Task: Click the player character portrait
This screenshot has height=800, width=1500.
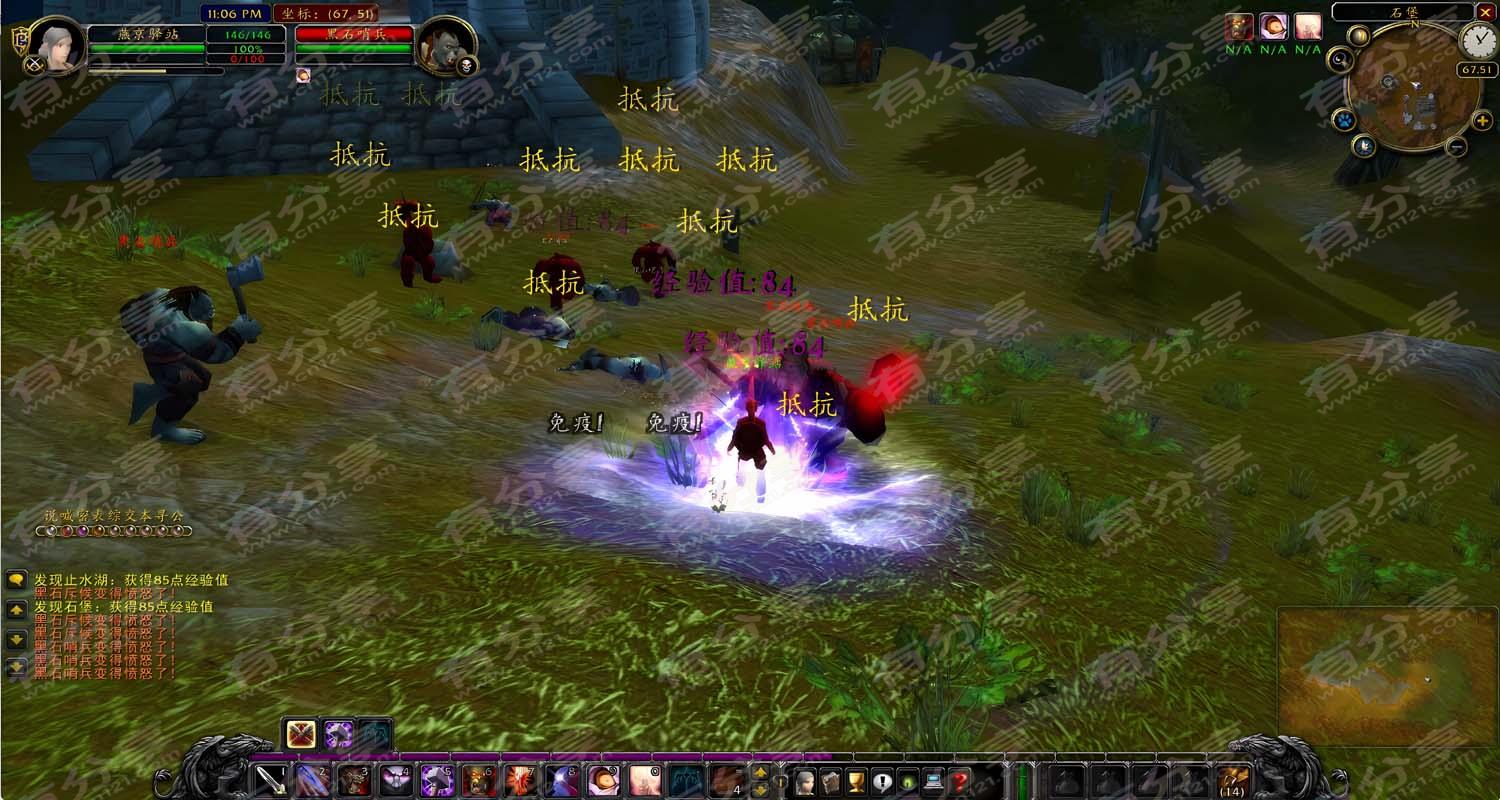Action: click(57, 44)
